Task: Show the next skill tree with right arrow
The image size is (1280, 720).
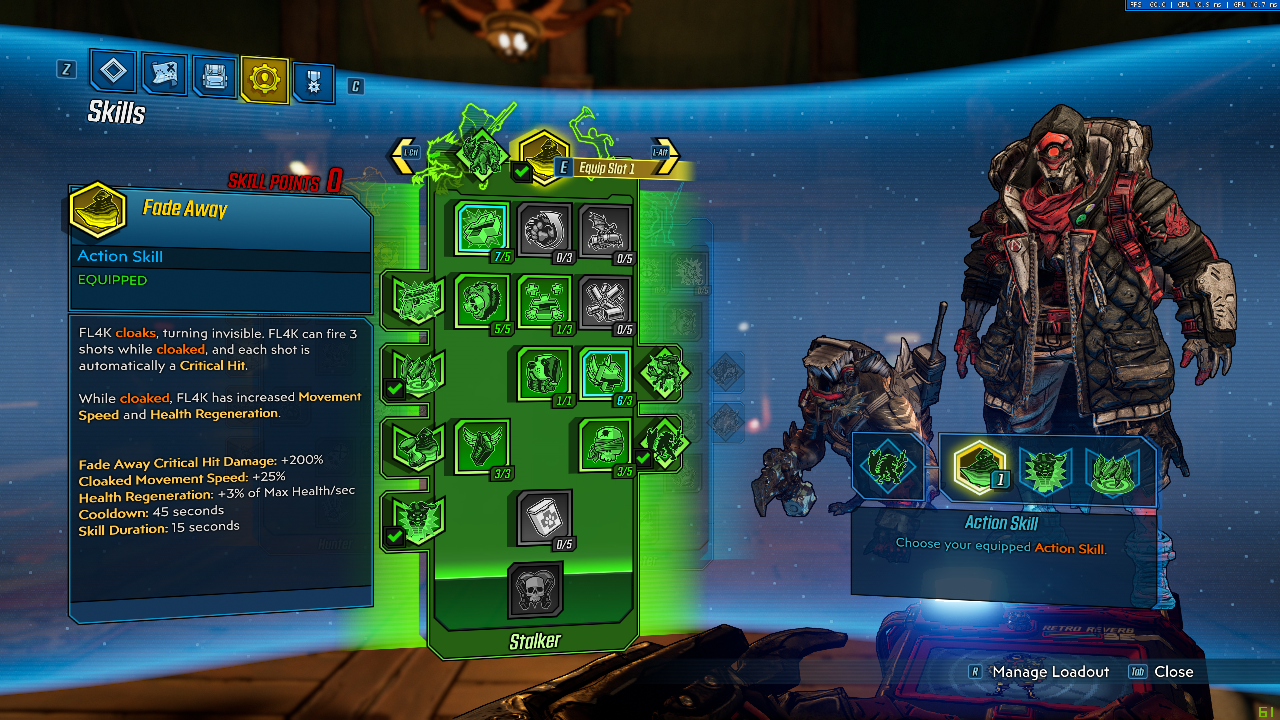Action: (x=664, y=153)
